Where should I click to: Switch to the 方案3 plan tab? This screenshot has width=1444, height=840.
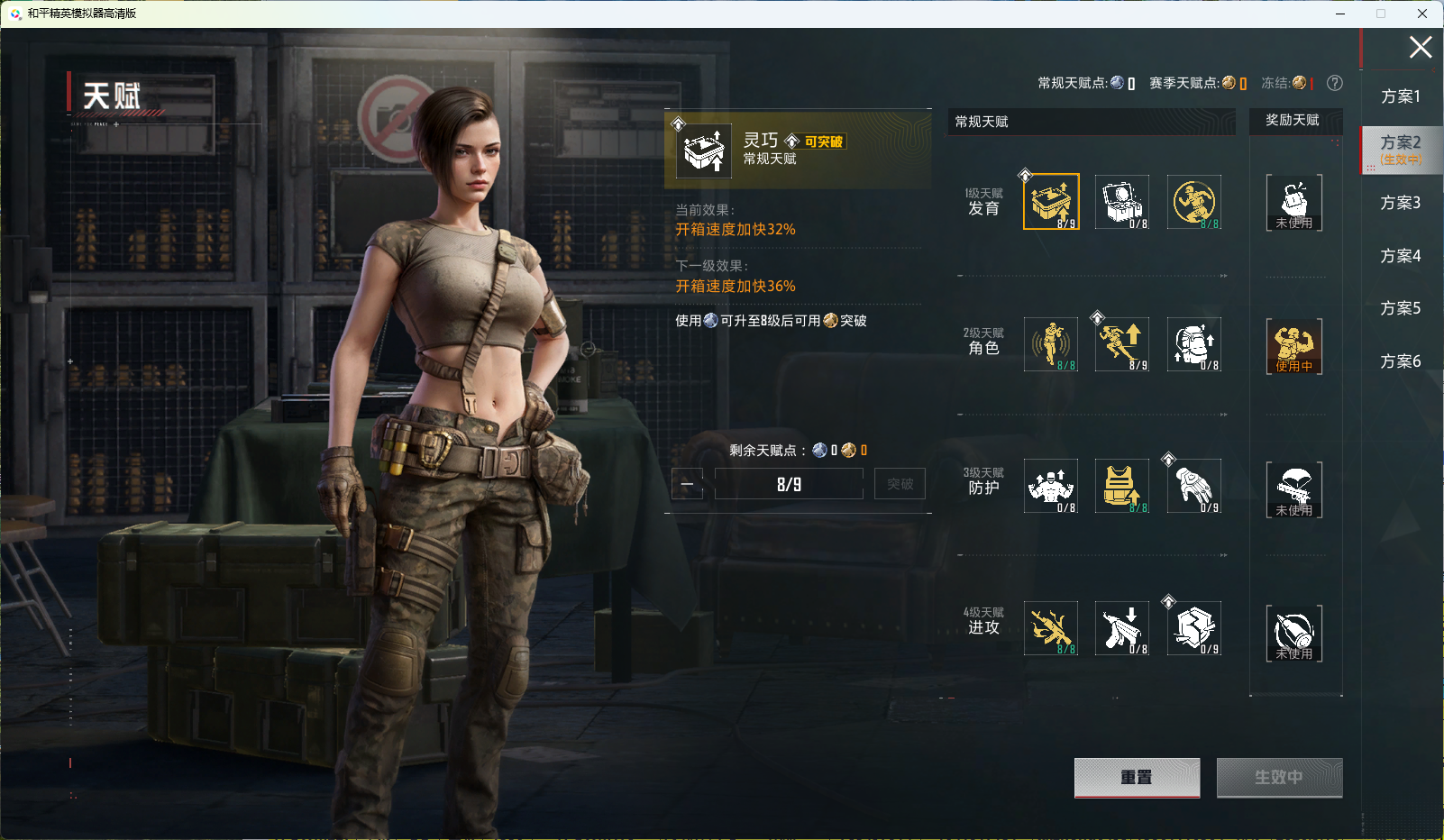tap(1400, 203)
